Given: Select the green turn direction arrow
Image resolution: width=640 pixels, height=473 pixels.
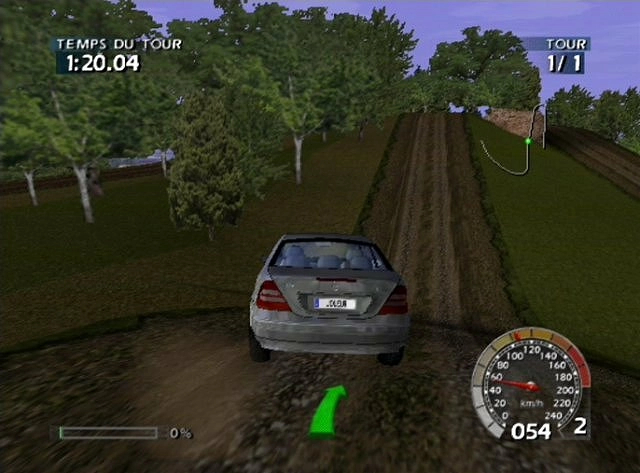Looking at the screenshot, I should tap(326, 410).
